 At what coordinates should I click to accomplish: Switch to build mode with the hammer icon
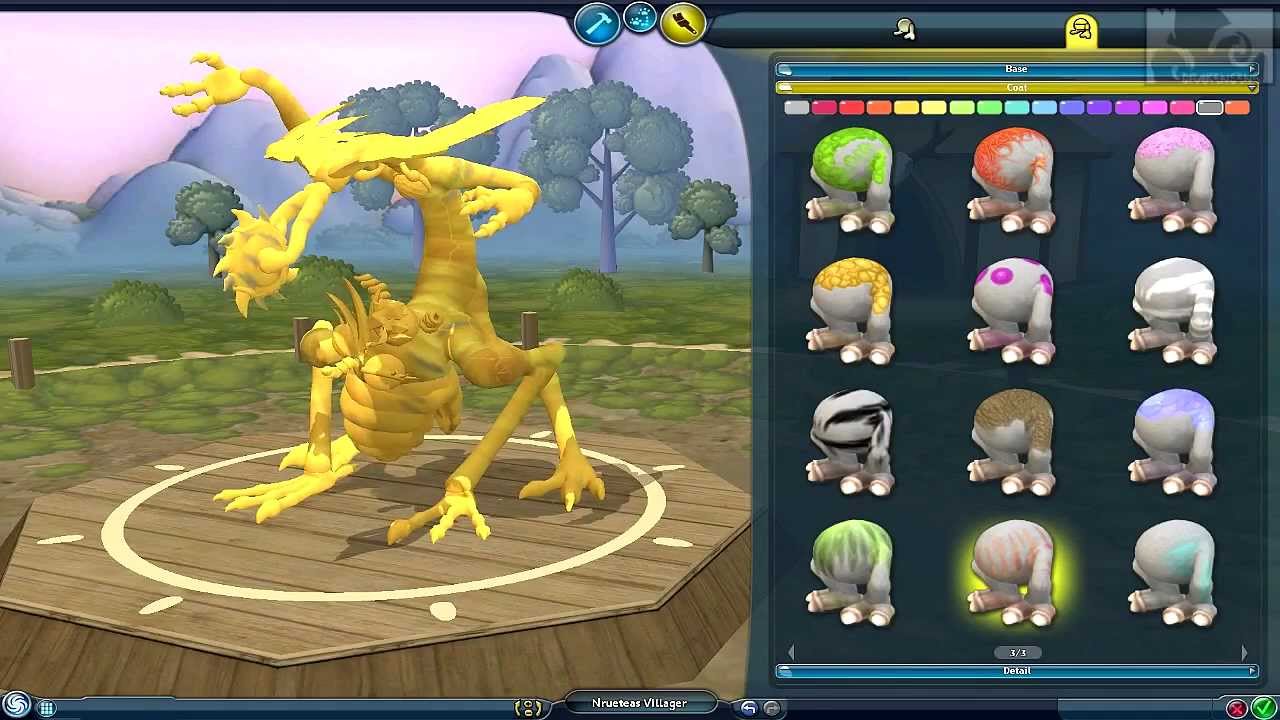pos(597,23)
